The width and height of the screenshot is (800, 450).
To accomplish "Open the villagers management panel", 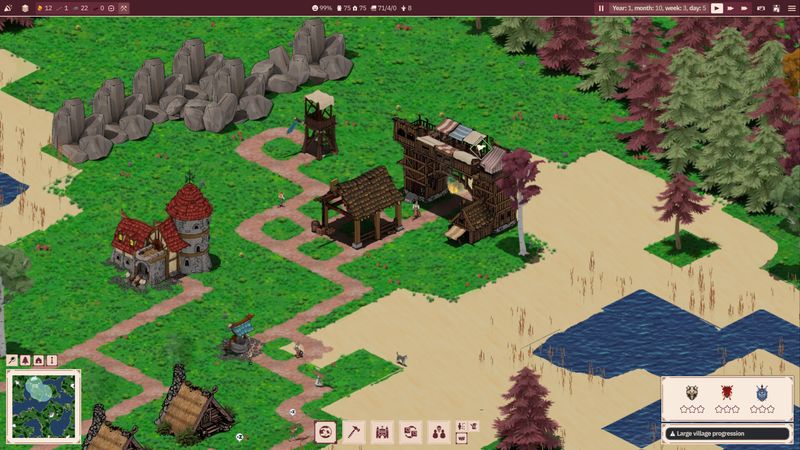I will coord(438,432).
